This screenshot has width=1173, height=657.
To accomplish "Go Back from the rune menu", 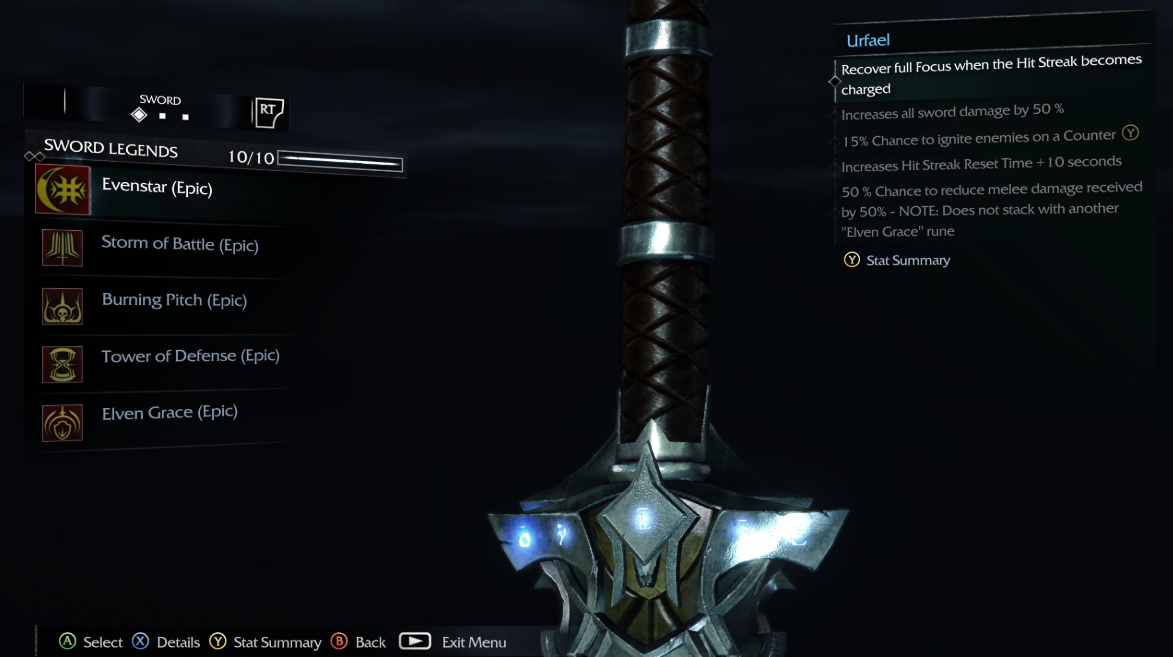I will [358, 642].
